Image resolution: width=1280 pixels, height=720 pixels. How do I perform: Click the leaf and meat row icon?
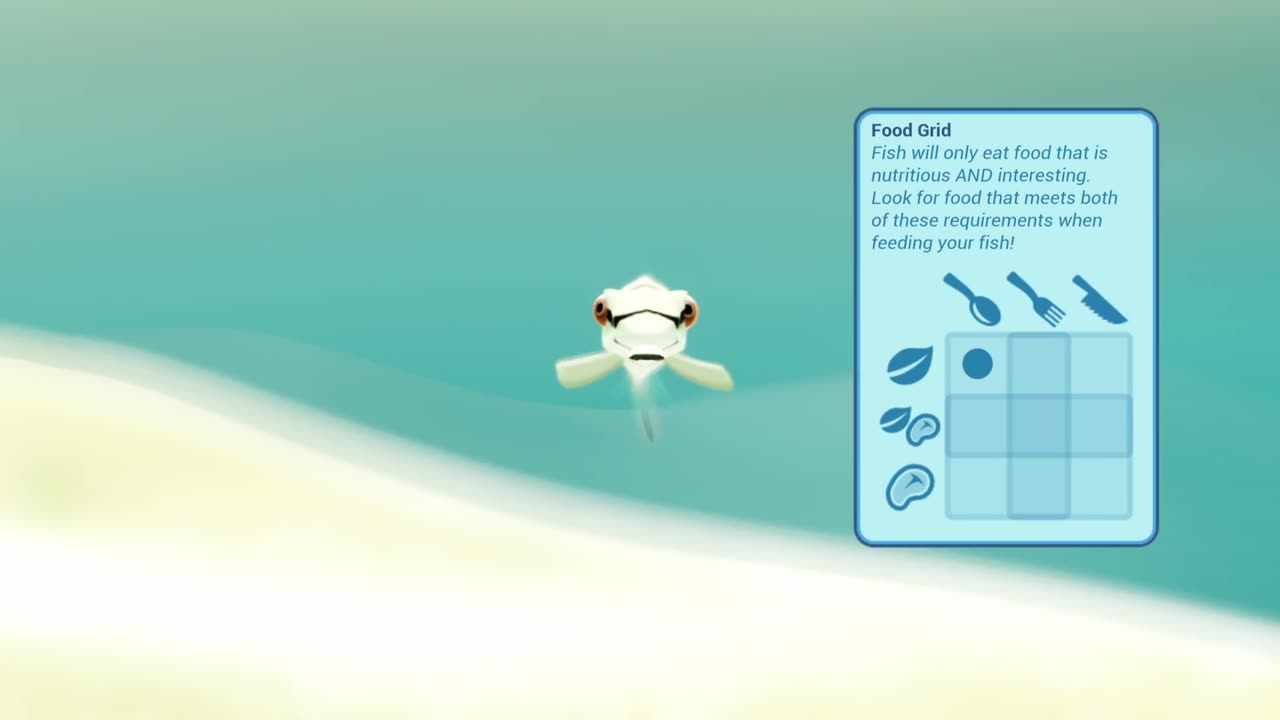(x=910, y=425)
